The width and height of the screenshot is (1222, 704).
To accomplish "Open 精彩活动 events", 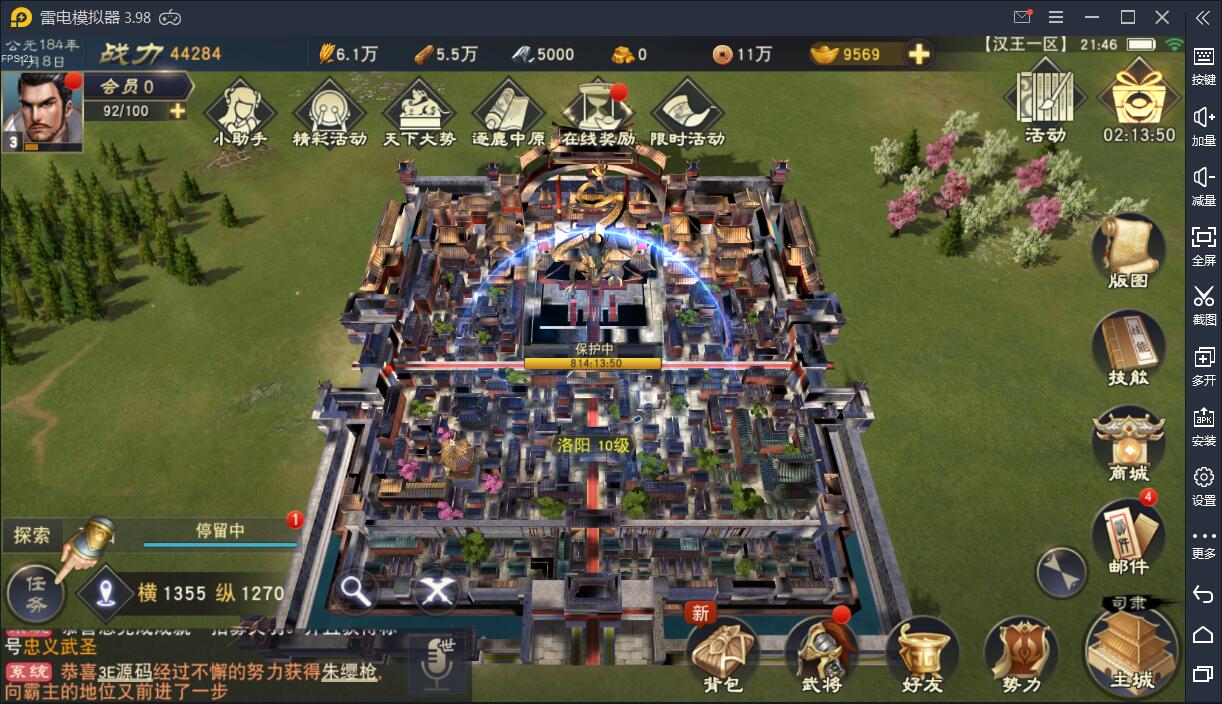I will (329, 111).
